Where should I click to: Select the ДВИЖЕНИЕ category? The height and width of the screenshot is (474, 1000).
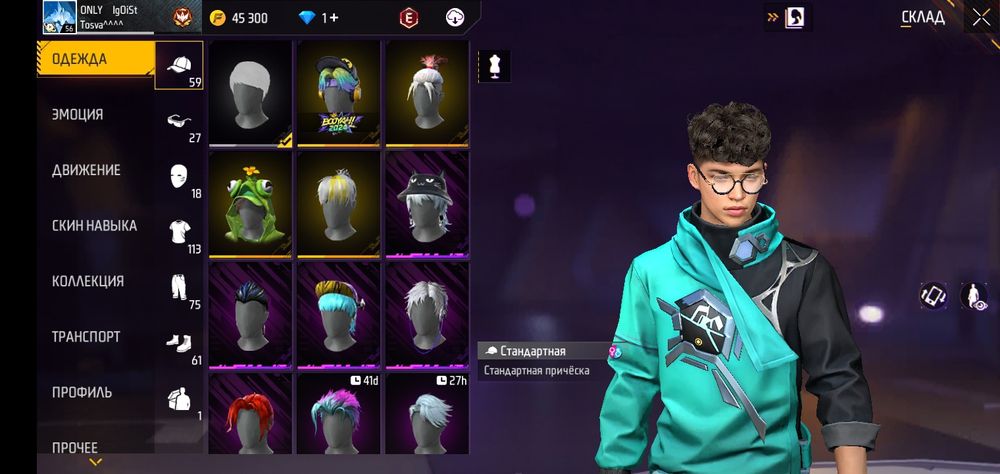86,171
